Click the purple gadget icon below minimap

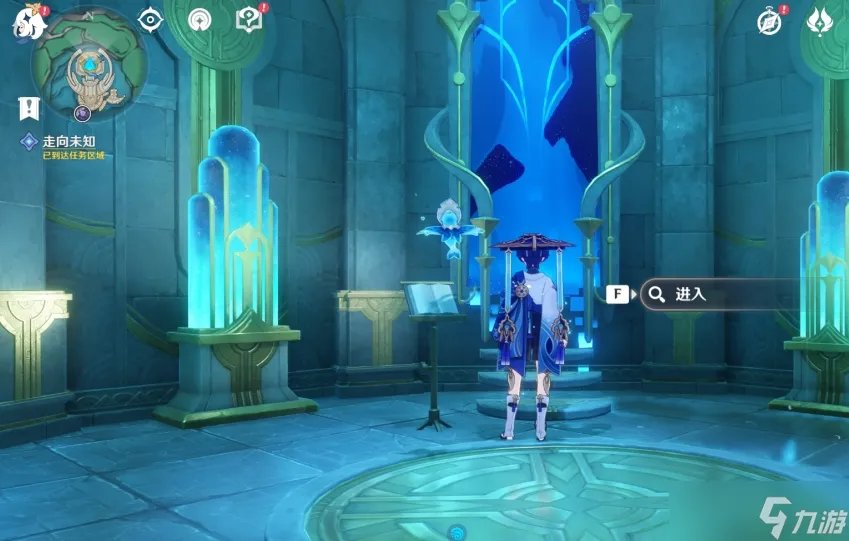click(x=84, y=113)
